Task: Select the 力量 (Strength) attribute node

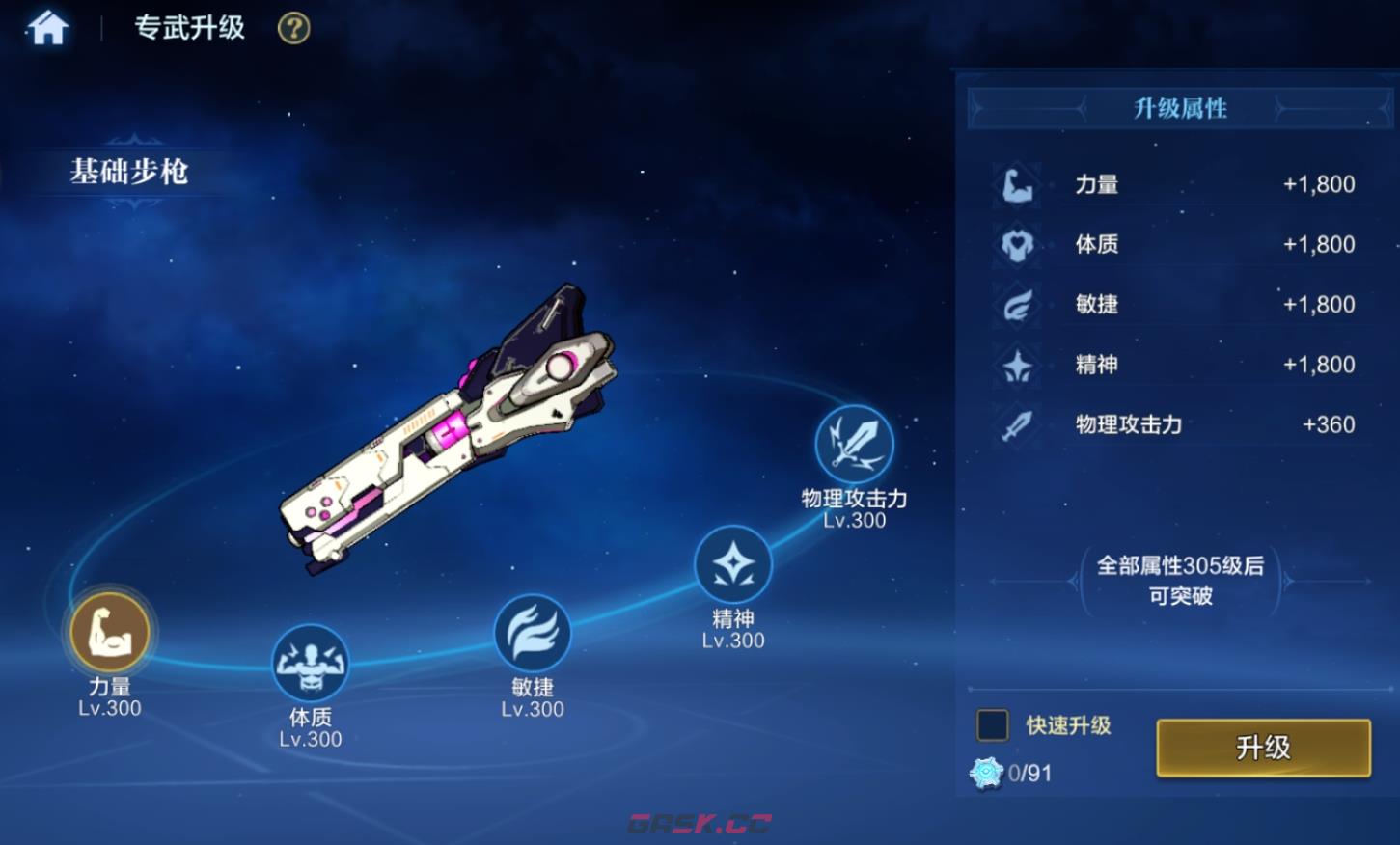Action: (x=108, y=634)
